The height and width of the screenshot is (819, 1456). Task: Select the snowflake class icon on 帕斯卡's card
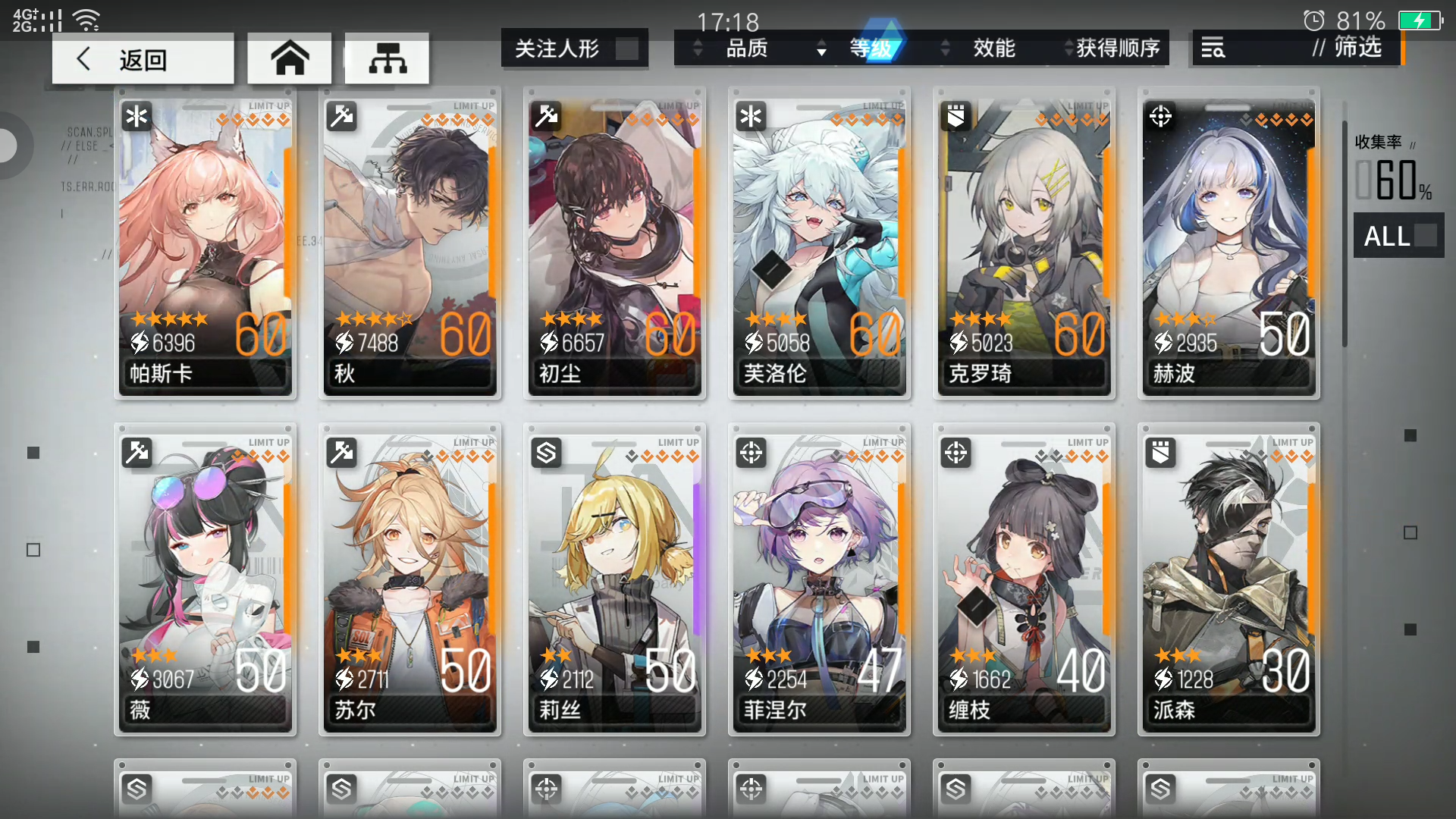tap(138, 116)
